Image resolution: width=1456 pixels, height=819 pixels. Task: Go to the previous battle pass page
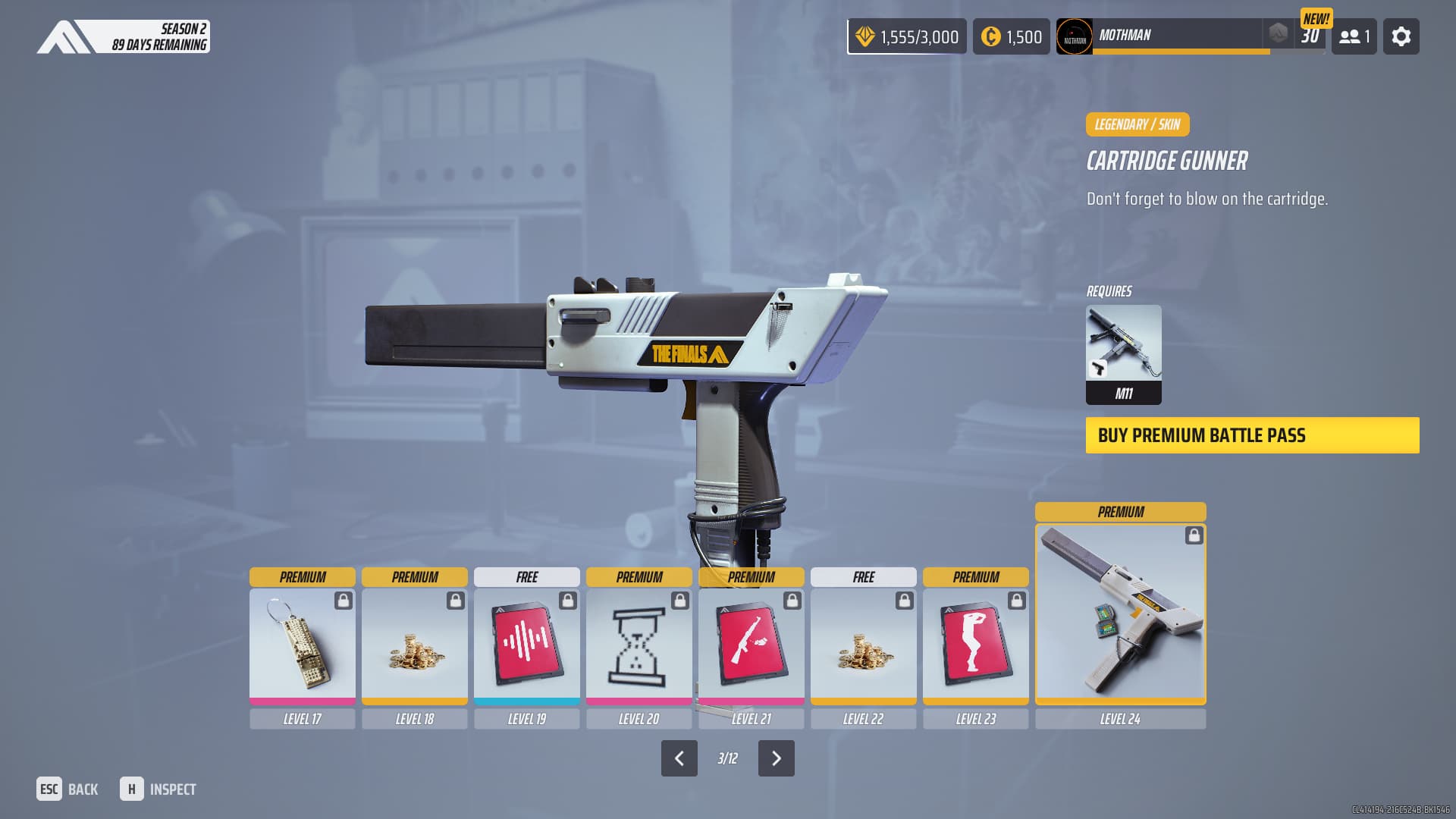(679, 758)
